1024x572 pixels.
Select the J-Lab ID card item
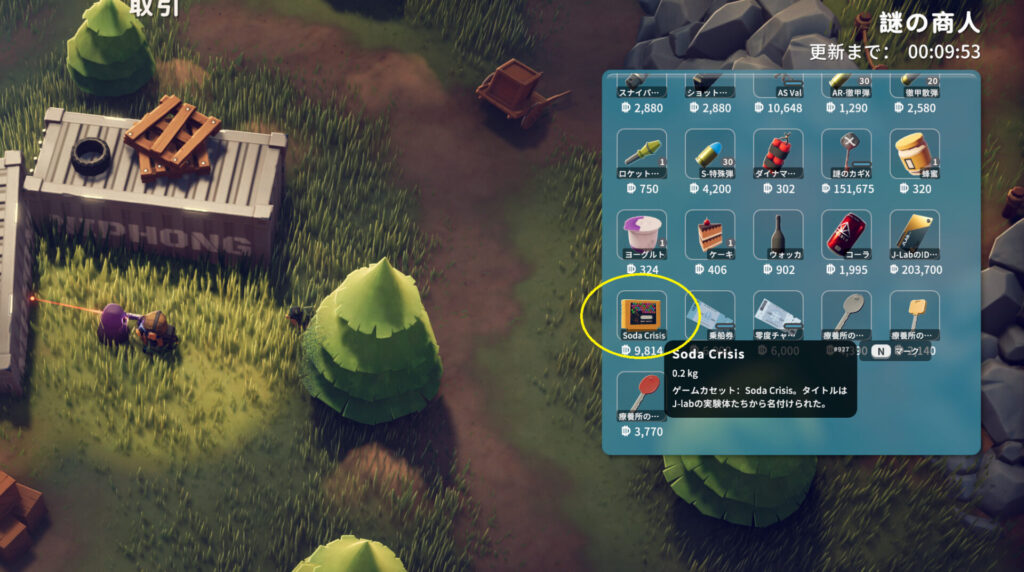(914, 234)
